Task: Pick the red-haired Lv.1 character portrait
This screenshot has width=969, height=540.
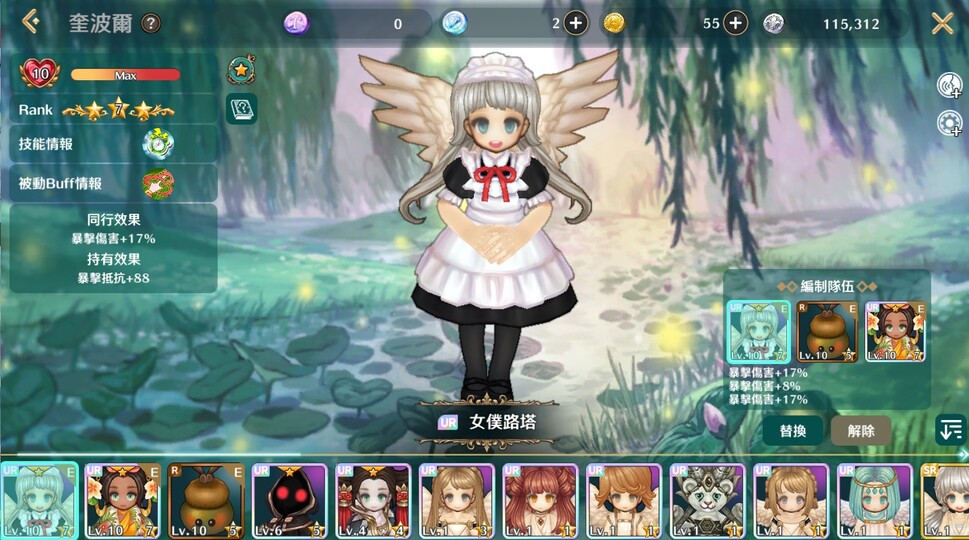Action: point(541,501)
